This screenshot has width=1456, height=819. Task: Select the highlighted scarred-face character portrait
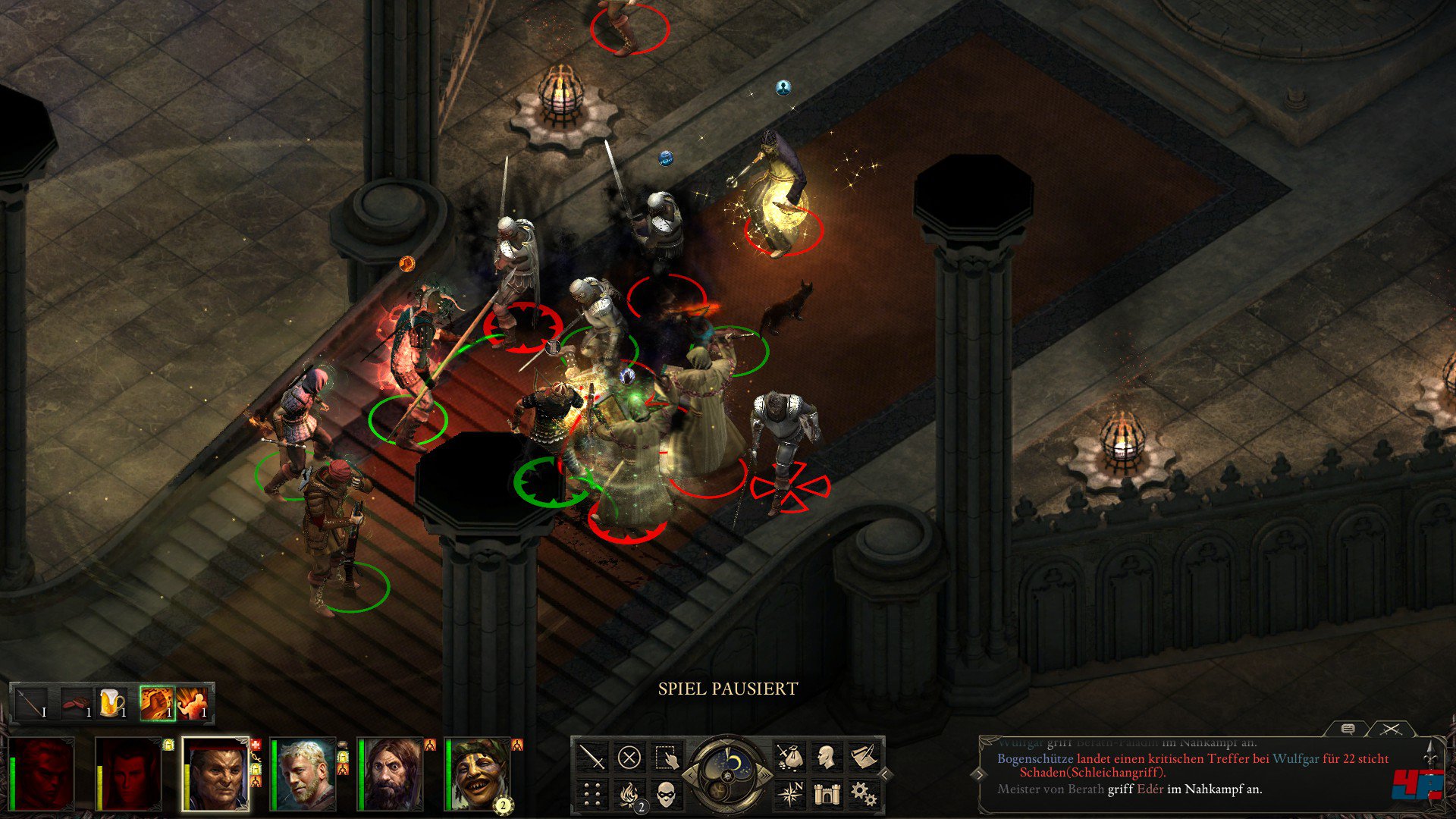pyautogui.click(x=216, y=773)
